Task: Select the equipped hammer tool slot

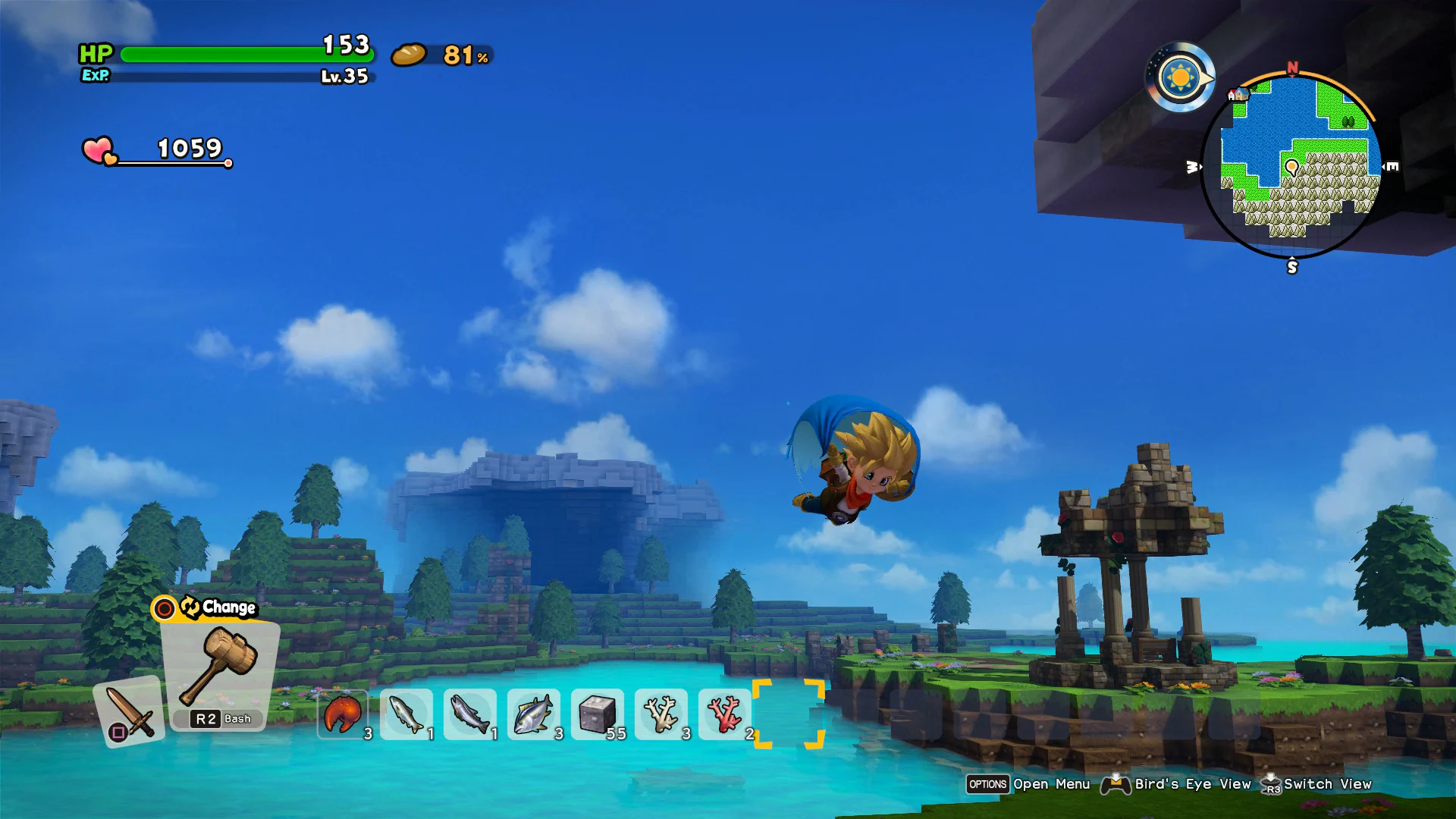Action: [x=220, y=667]
